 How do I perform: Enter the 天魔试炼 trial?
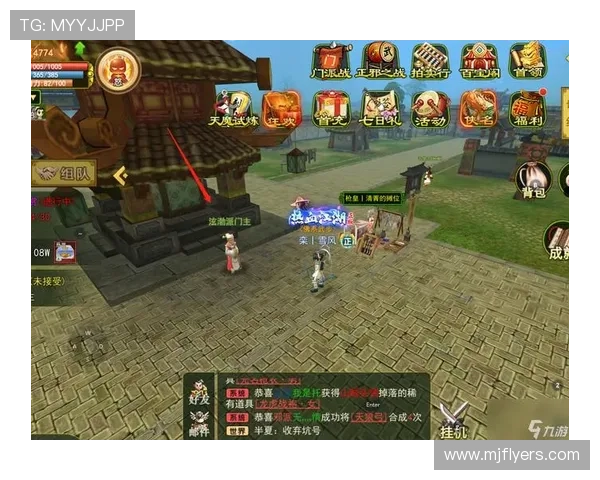coord(232,108)
